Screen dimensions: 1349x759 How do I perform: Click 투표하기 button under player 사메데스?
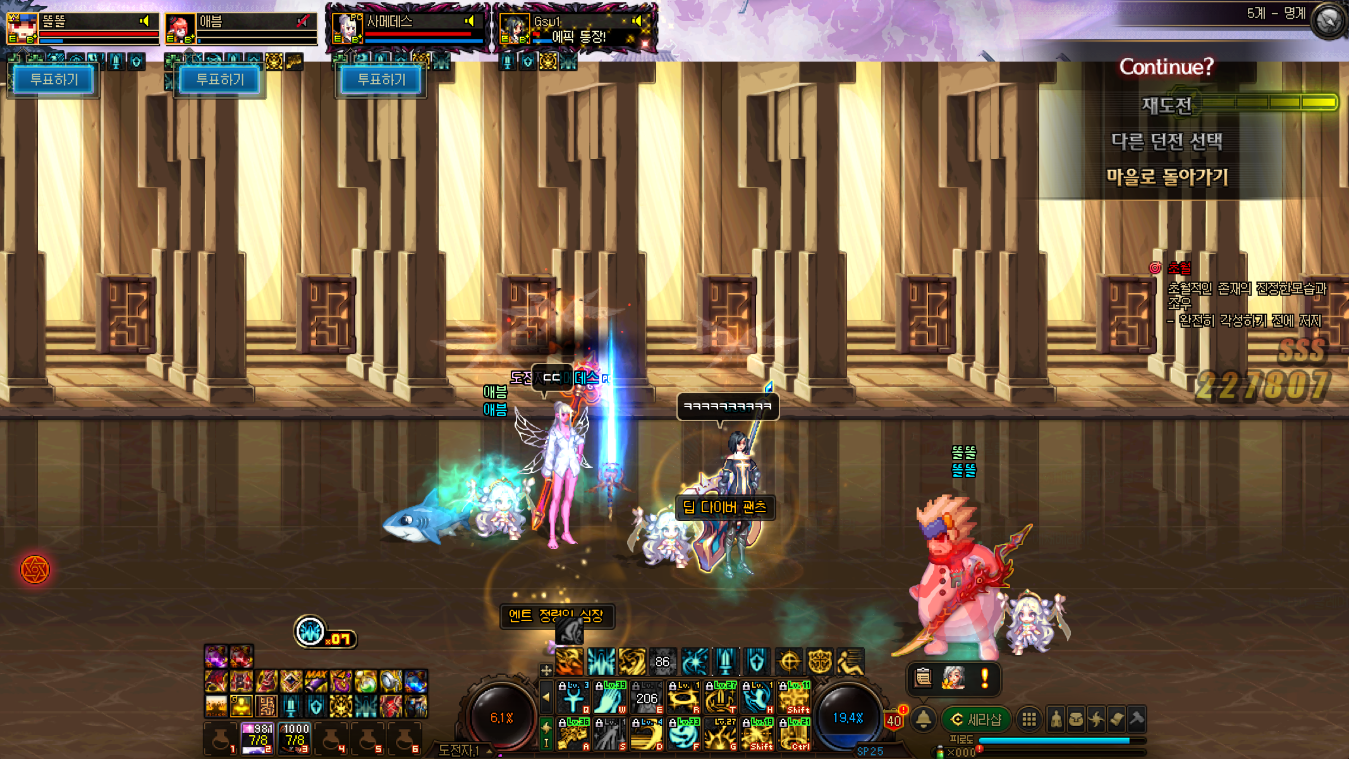point(382,80)
